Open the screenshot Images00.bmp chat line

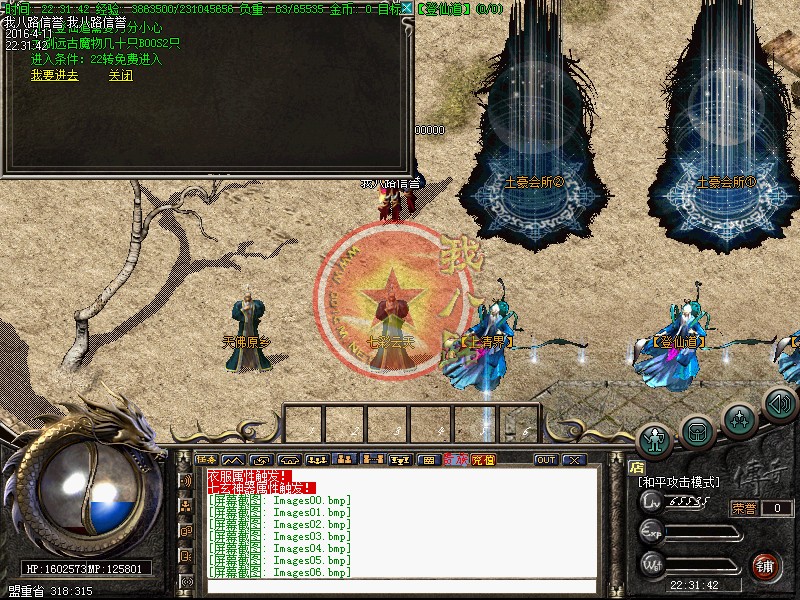pyautogui.click(x=280, y=500)
